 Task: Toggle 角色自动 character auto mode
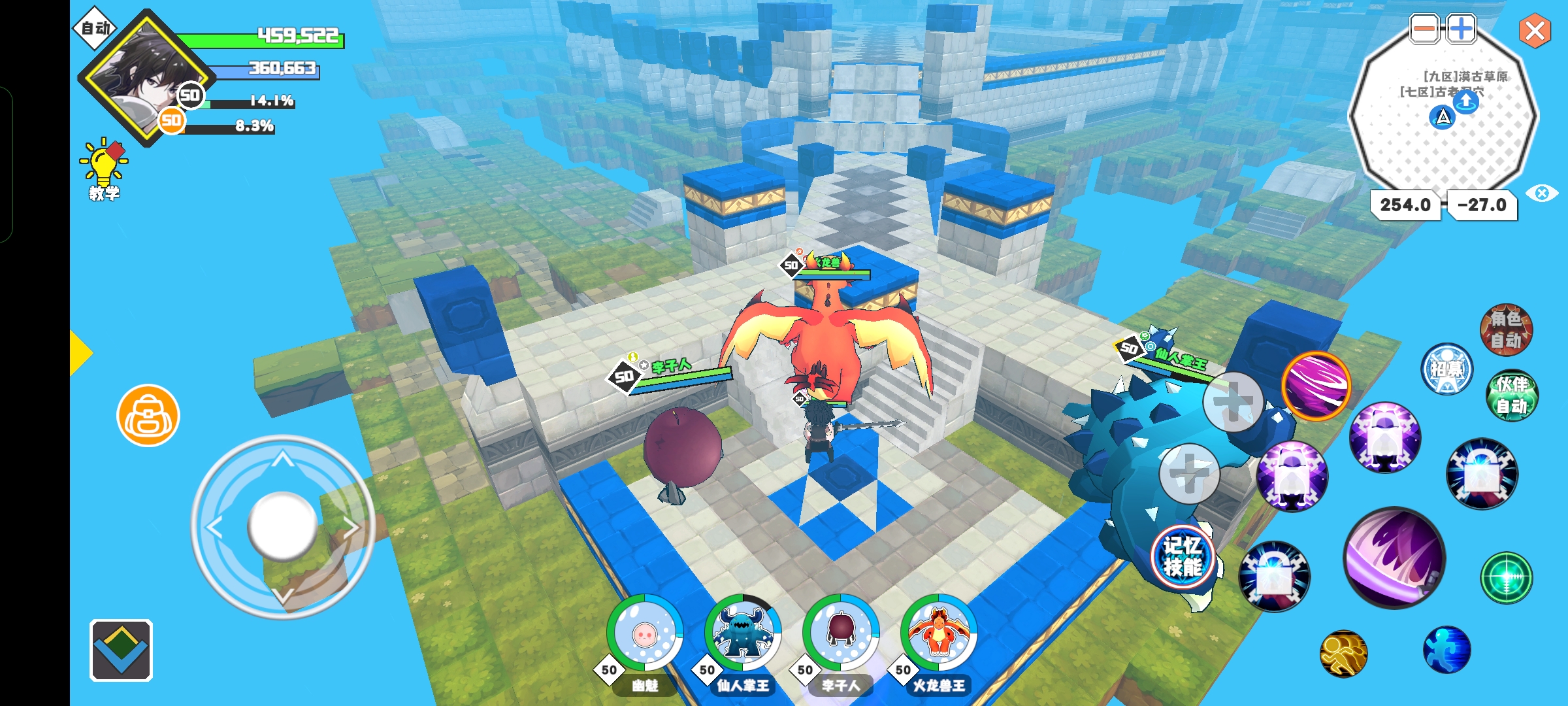pyautogui.click(x=1506, y=329)
